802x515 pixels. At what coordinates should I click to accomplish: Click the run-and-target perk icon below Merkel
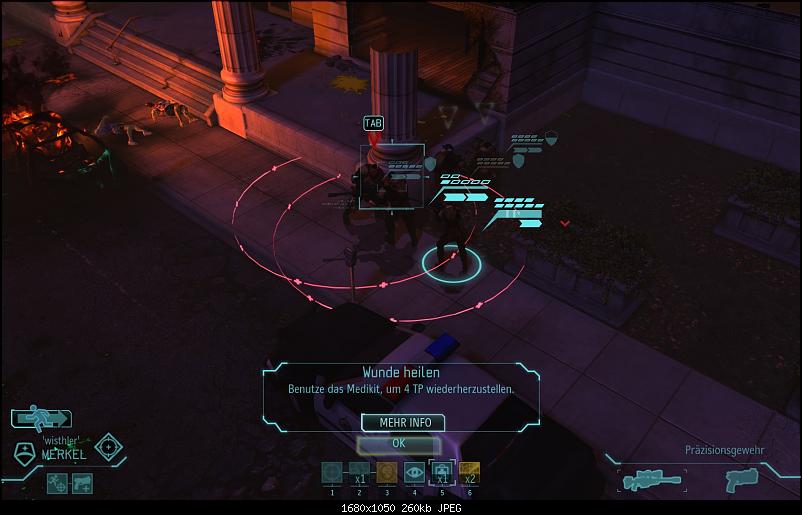tap(57, 483)
